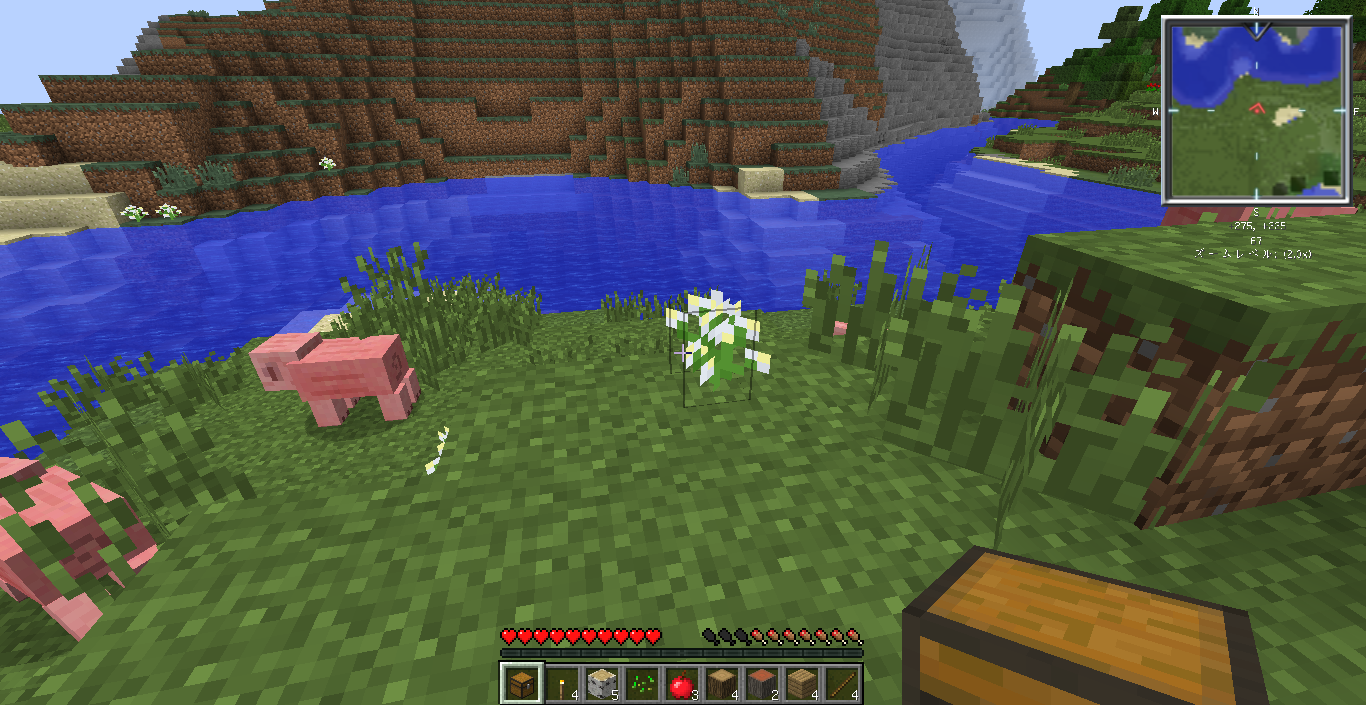Screen dimensions: 1366x705
Task: Select the dark log with red top
Action: (761, 684)
